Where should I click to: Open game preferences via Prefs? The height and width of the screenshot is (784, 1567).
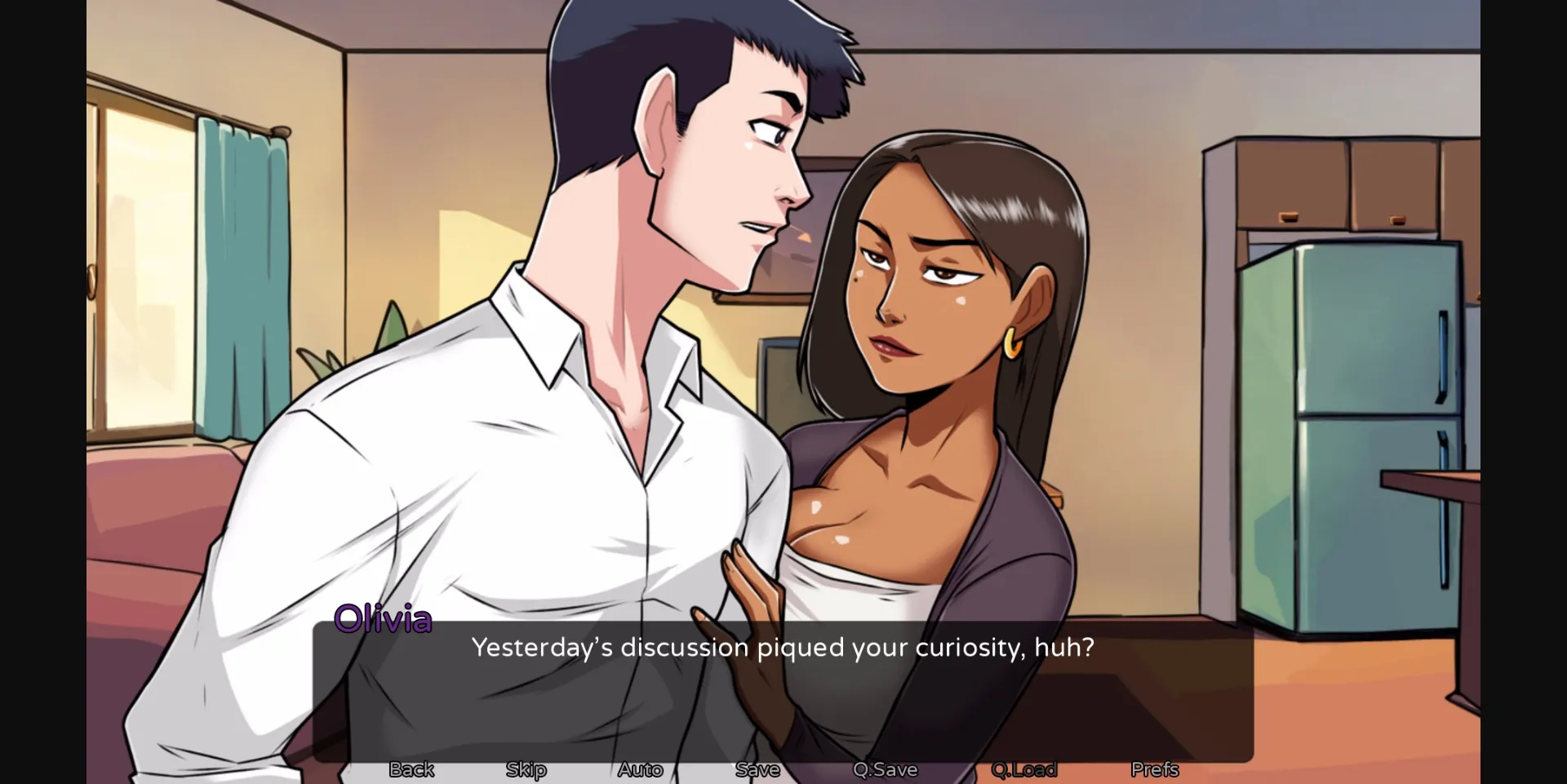coord(1154,769)
